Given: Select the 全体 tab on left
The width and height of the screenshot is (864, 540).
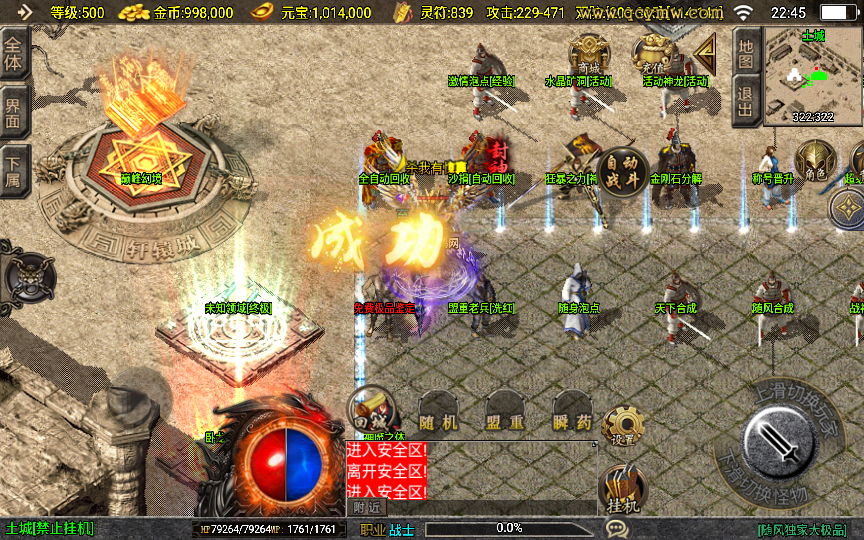Looking at the screenshot, I should point(14,52).
